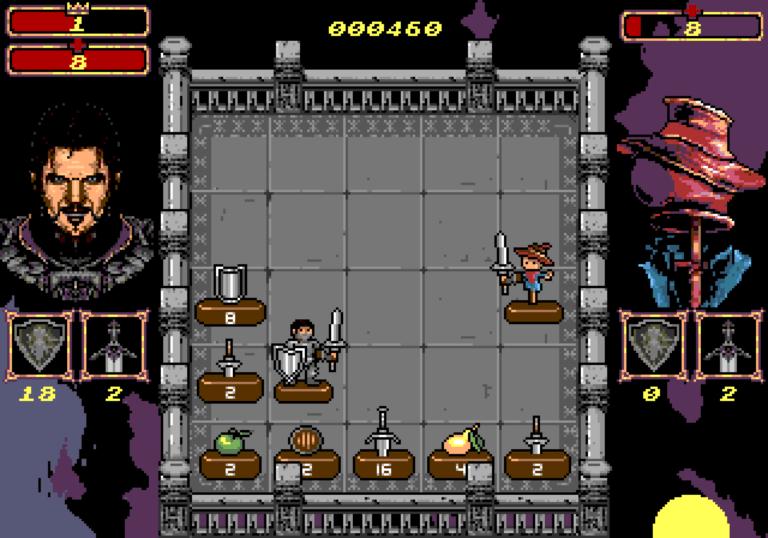Click the enemy's shield icon showing 0
Viewport: 768px width, 538px height.
(653, 345)
